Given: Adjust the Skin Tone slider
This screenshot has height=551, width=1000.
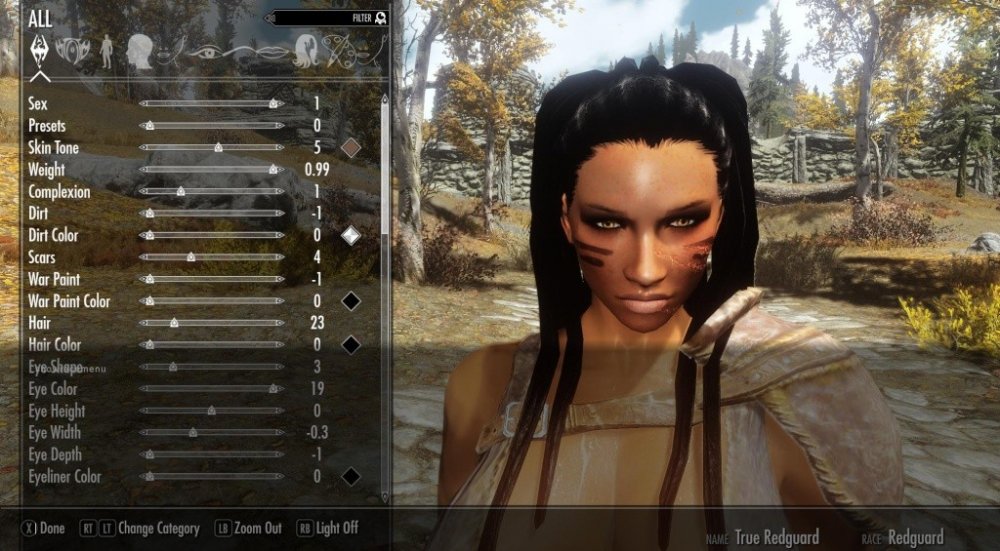Looking at the screenshot, I should click(218, 148).
